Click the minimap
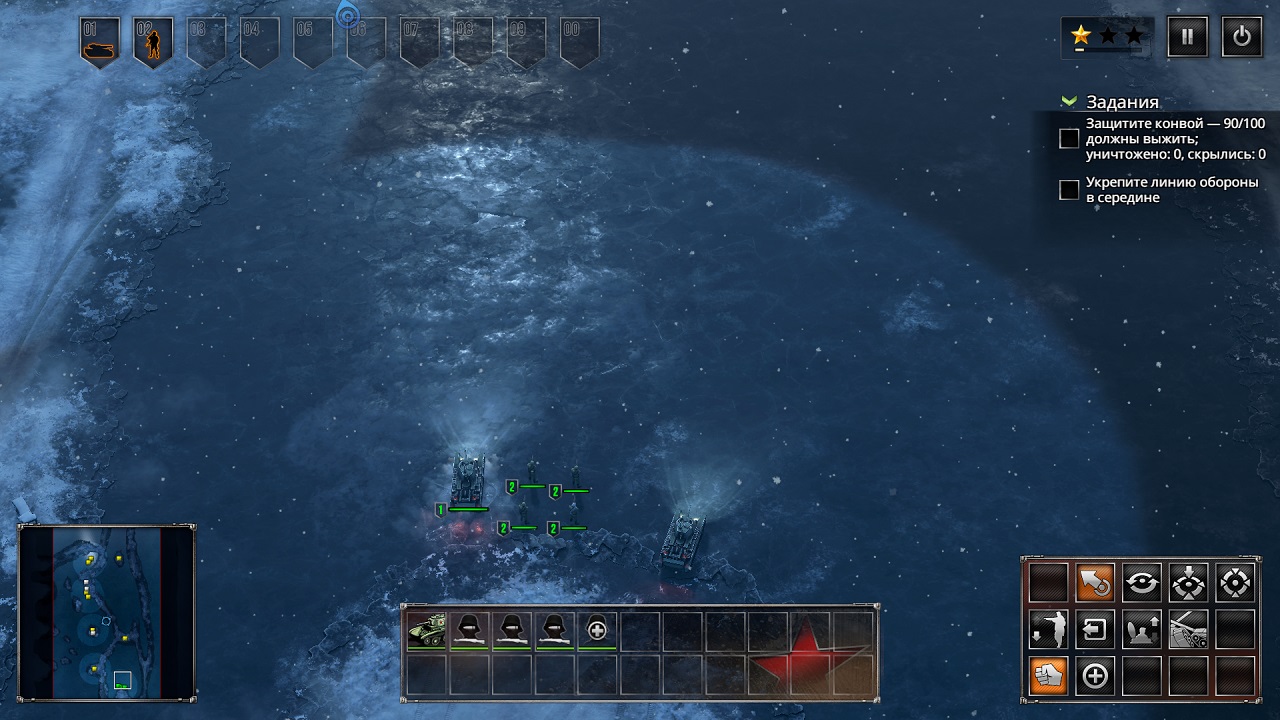The image size is (1280, 720). pyautogui.click(x=107, y=612)
